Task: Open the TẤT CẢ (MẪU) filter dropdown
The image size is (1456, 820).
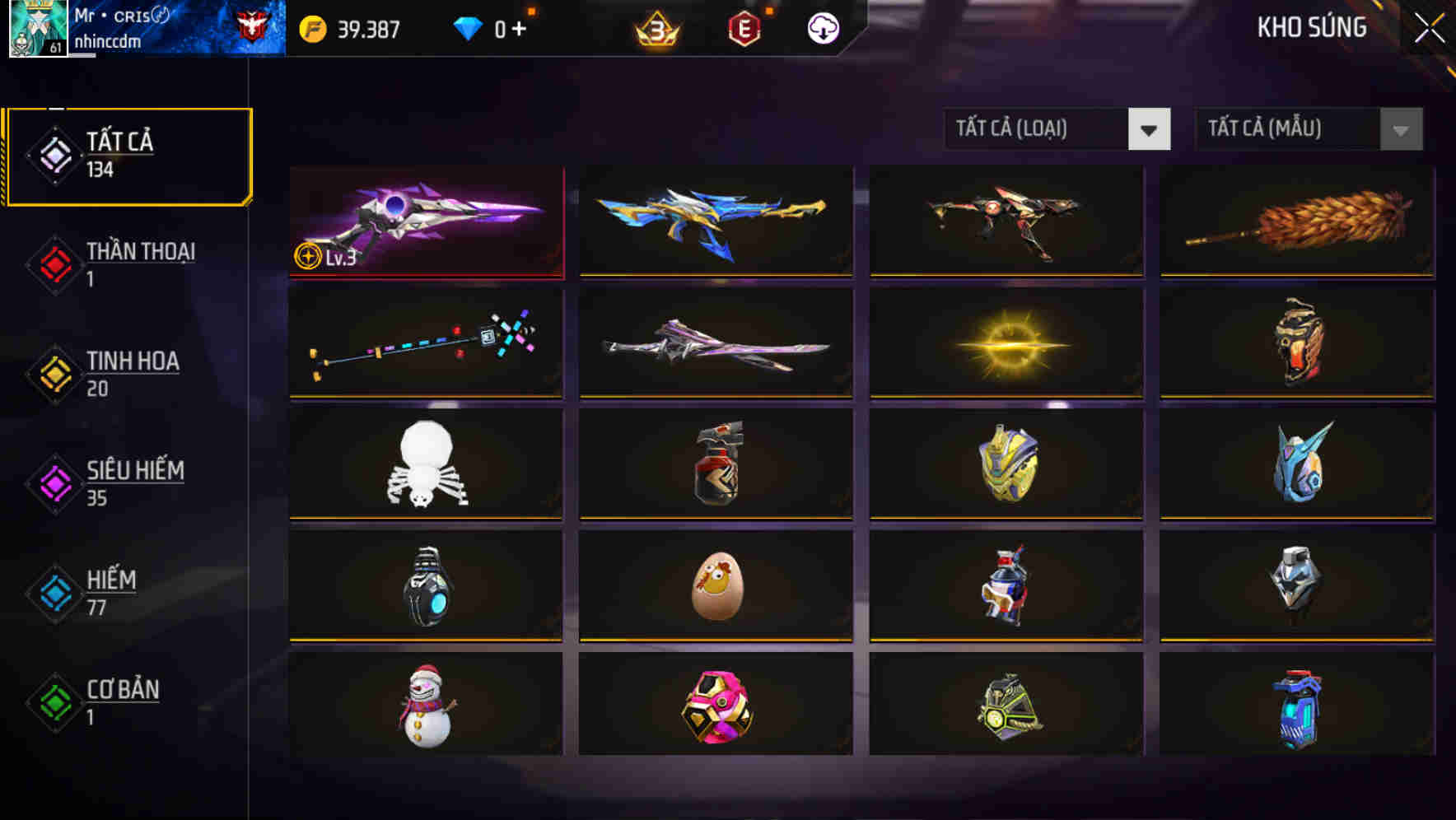Action: [x=1285, y=129]
